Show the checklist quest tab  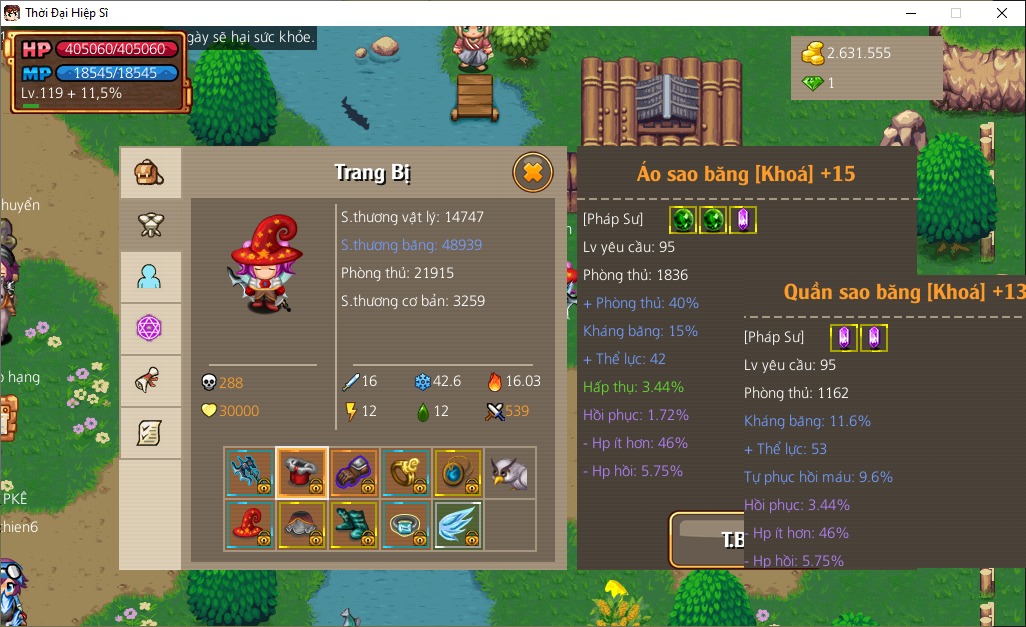[x=150, y=433]
